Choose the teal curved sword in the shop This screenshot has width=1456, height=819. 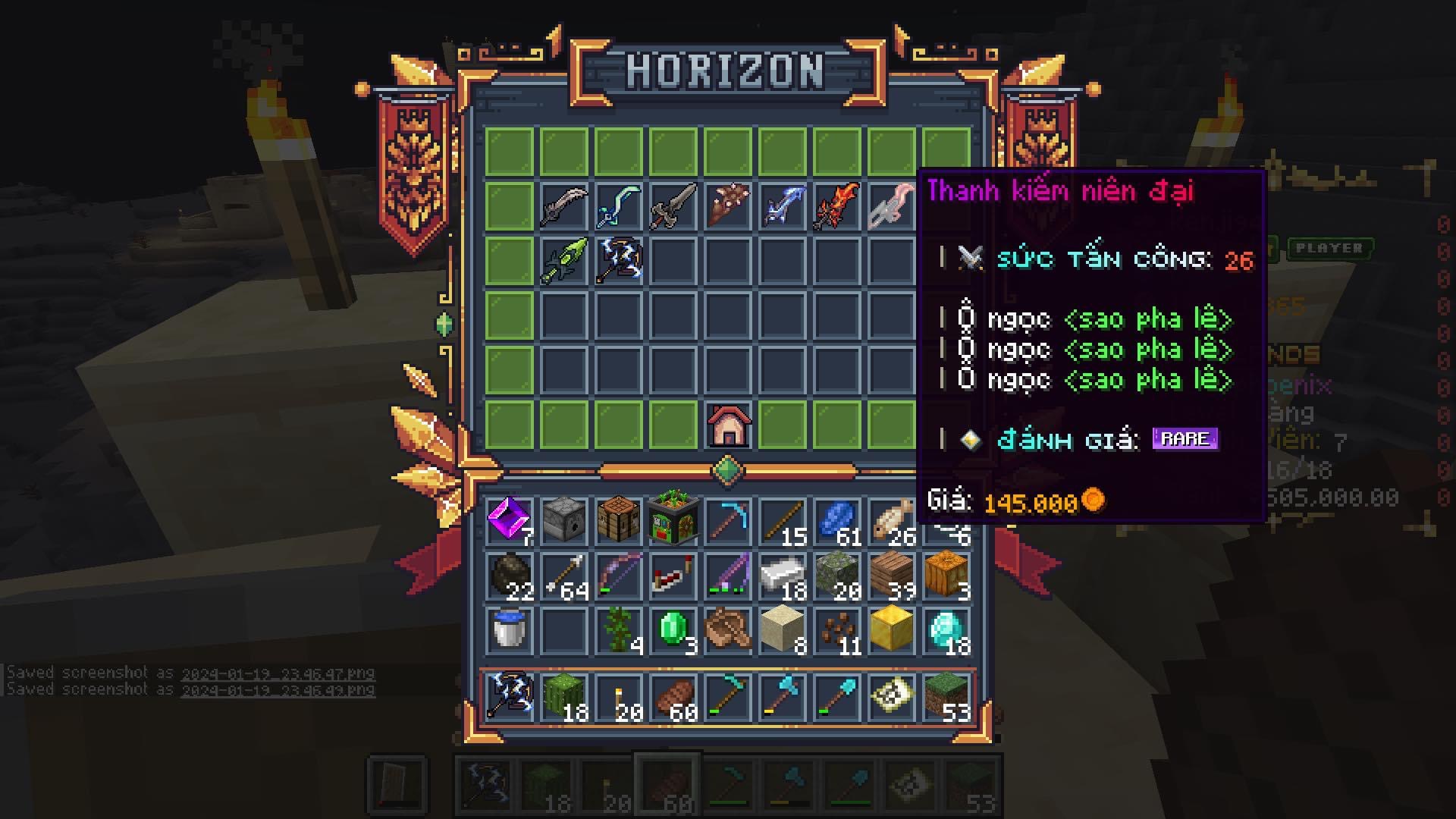coord(618,206)
